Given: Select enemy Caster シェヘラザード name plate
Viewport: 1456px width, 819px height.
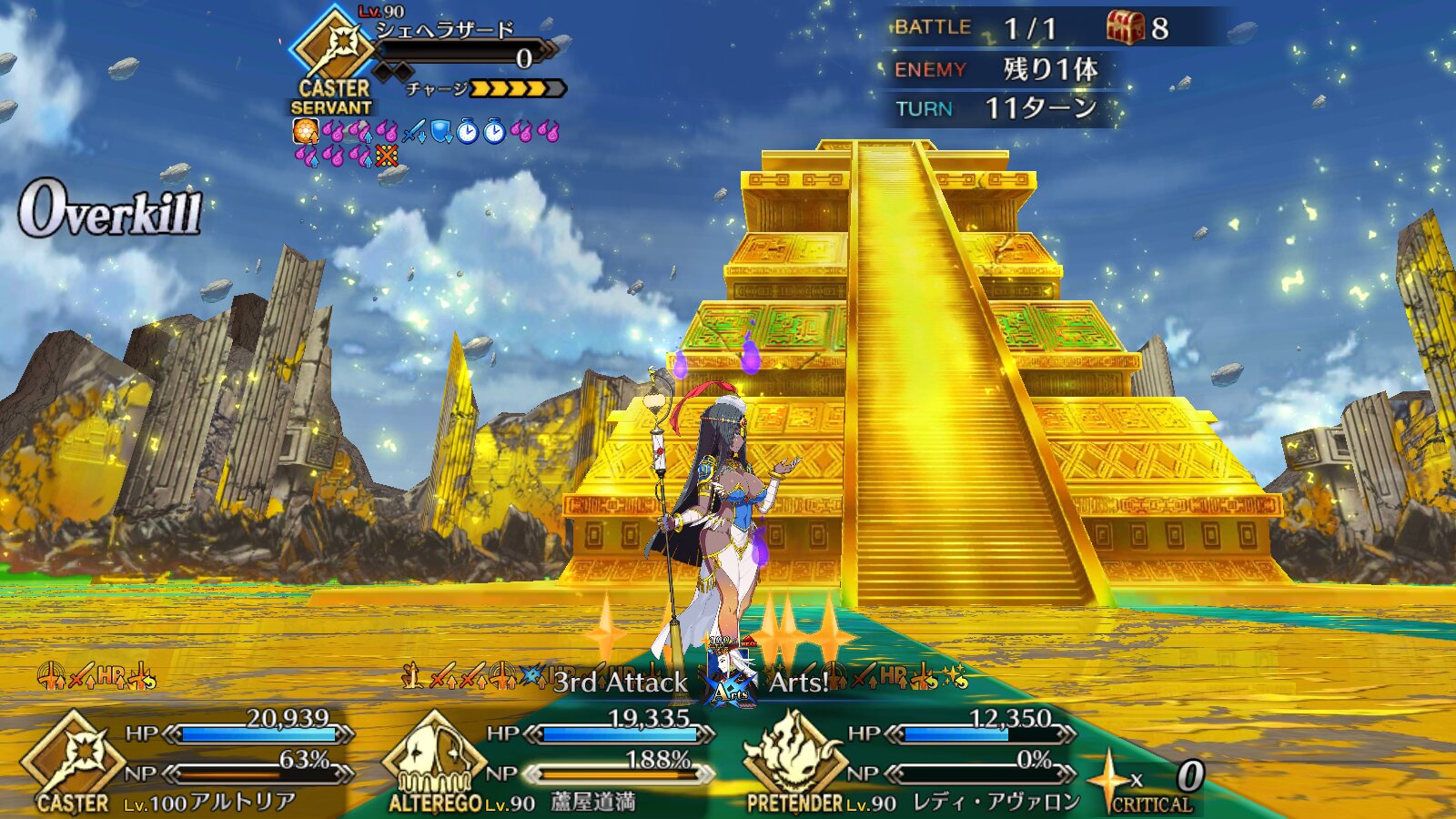Looking at the screenshot, I should [x=446, y=31].
